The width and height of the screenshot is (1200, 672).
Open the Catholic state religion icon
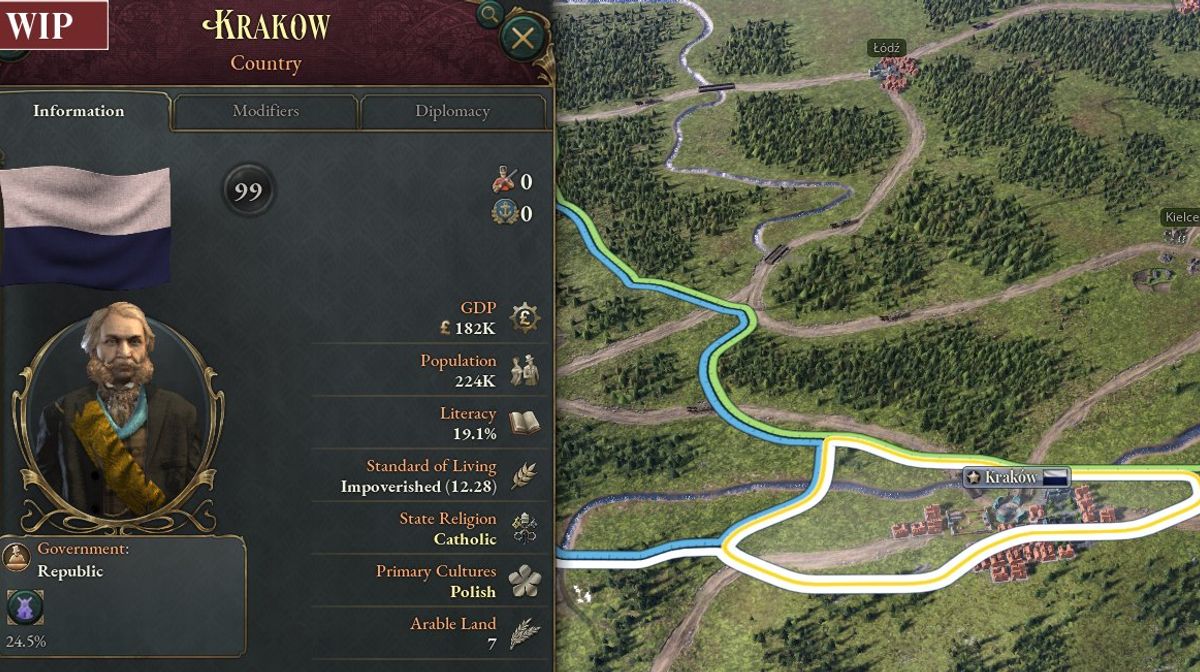(524, 528)
